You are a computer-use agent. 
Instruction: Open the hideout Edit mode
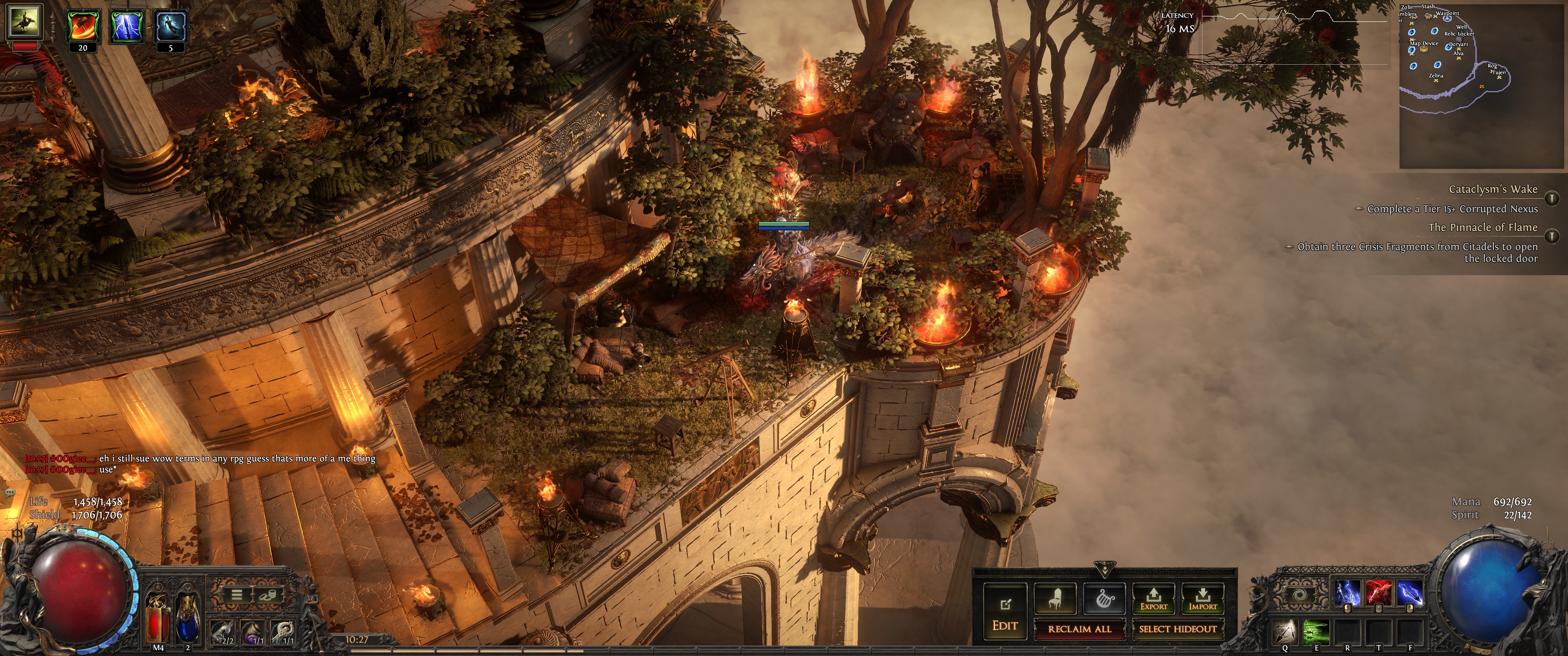[1005, 612]
